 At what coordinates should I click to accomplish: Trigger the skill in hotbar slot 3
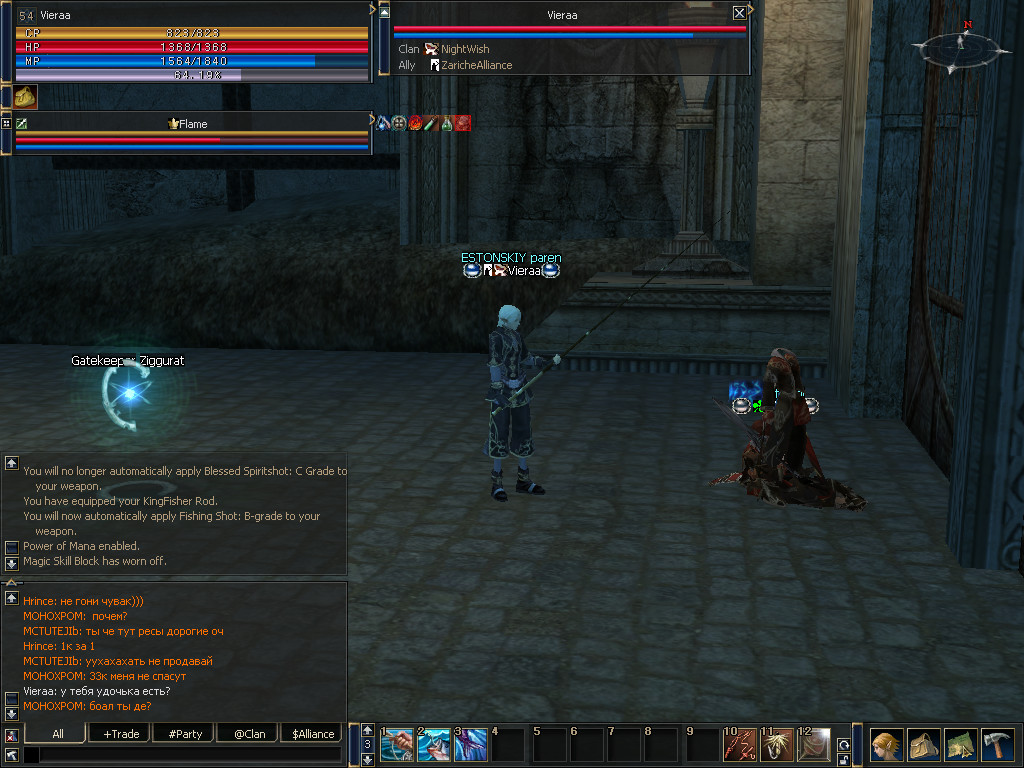[x=471, y=745]
